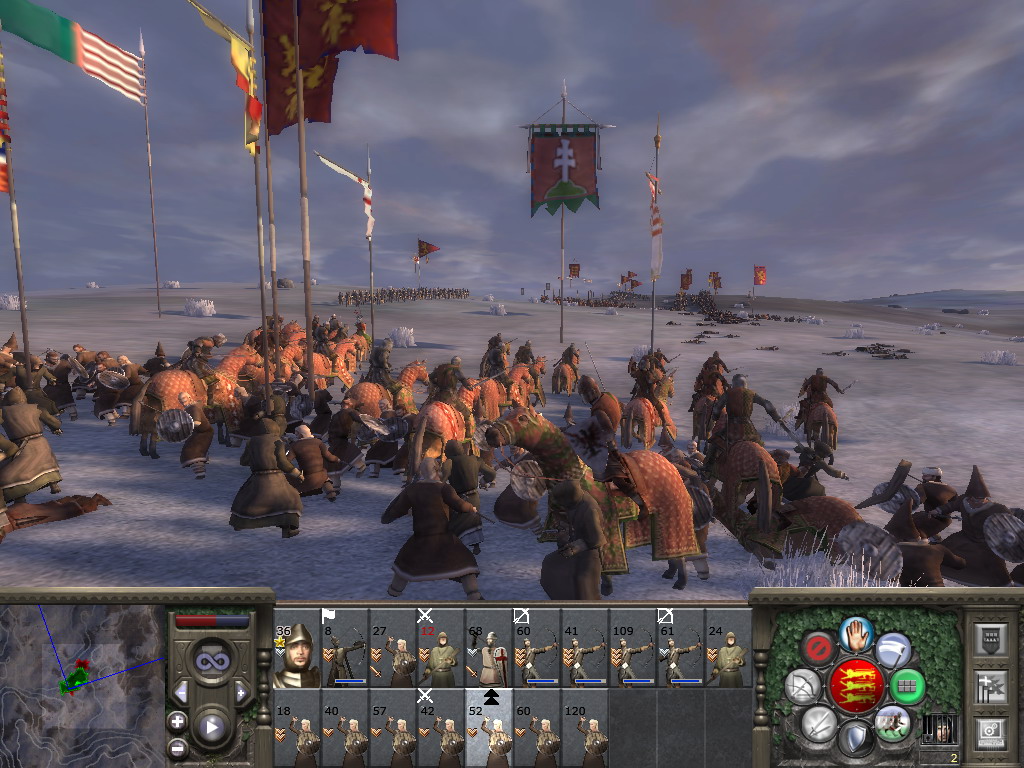This screenshot has height=768, width=1024.
Task: Increase the battle speed with the right arrow
Action: [x=241, y=692]
